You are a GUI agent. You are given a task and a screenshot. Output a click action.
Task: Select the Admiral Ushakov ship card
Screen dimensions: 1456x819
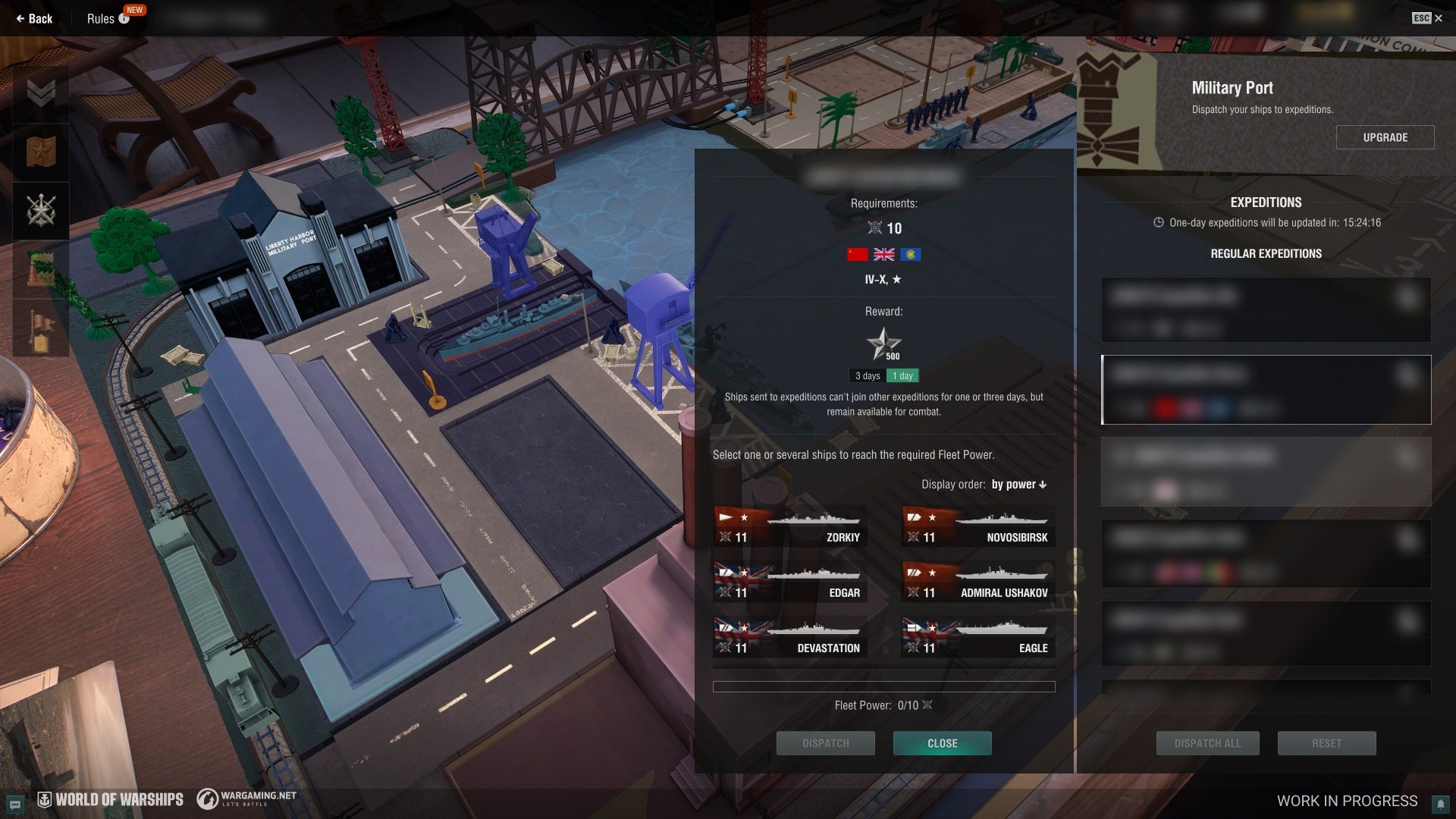click(977, 583)
